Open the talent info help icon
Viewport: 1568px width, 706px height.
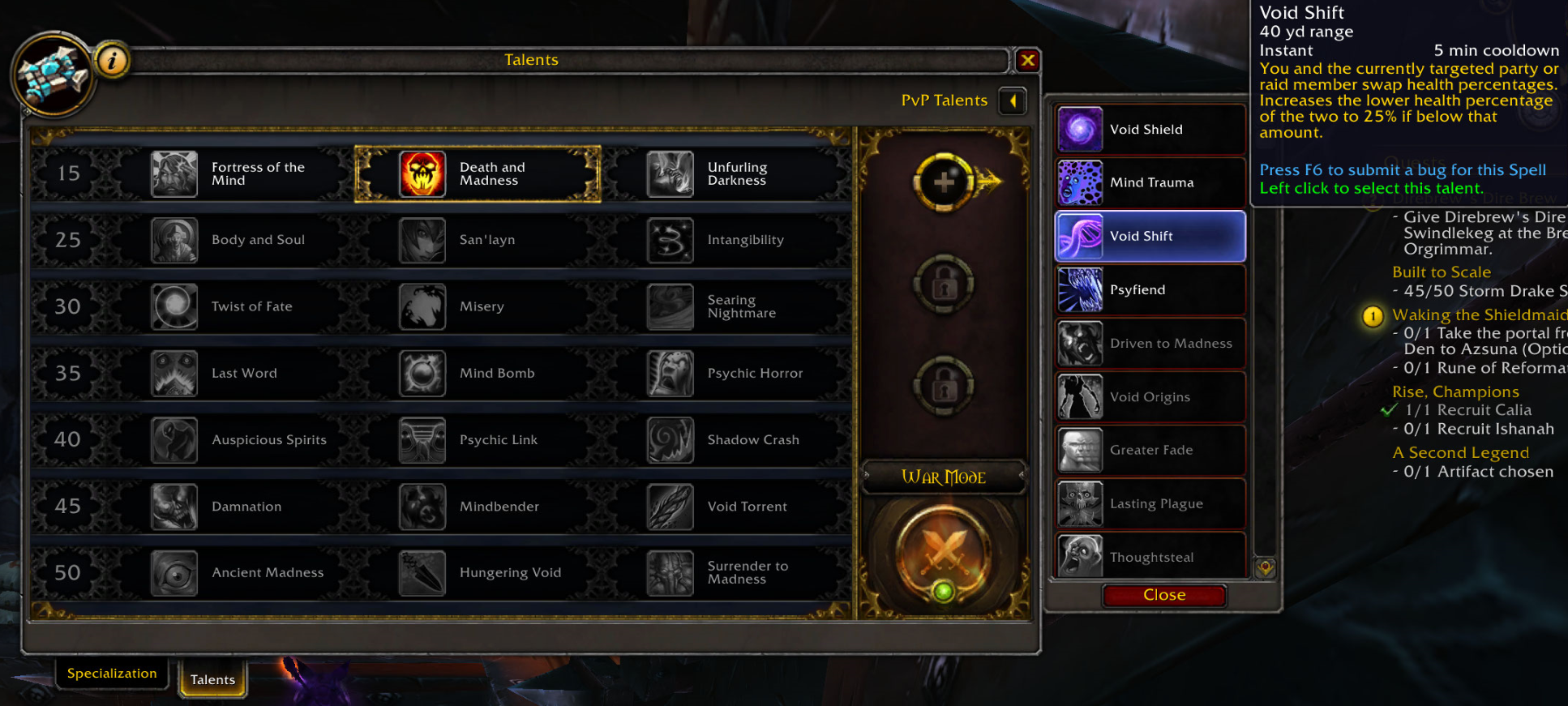[113, 60]
